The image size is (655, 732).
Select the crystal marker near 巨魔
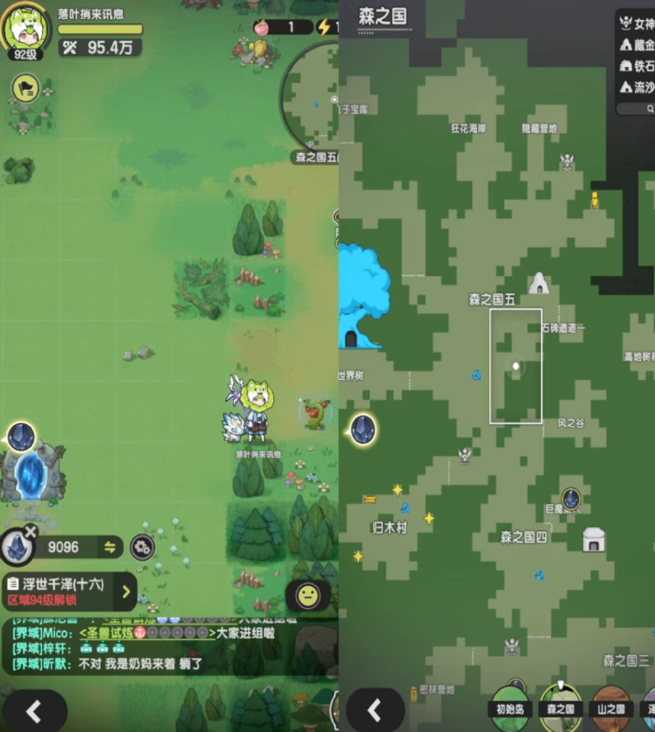570,497
